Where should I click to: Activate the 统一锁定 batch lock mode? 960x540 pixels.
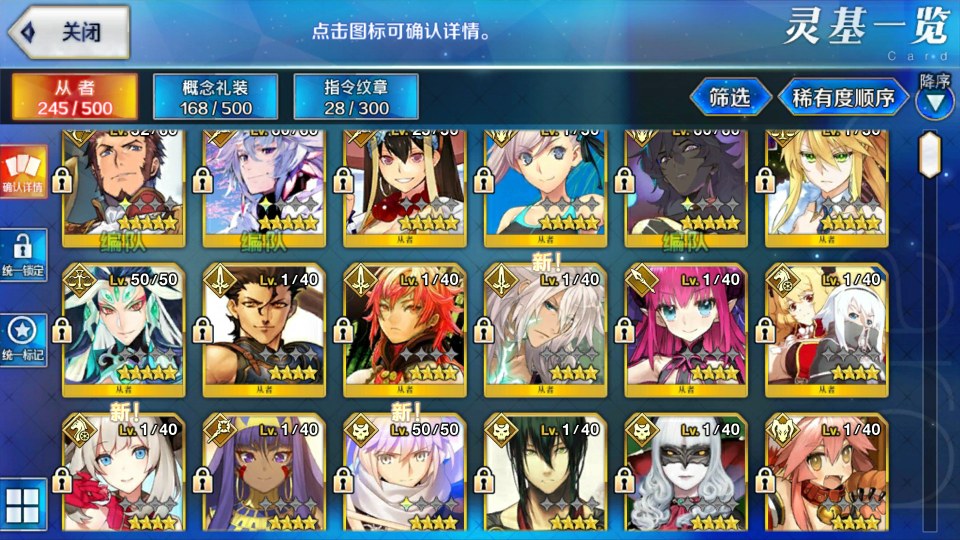pos(22,257)
